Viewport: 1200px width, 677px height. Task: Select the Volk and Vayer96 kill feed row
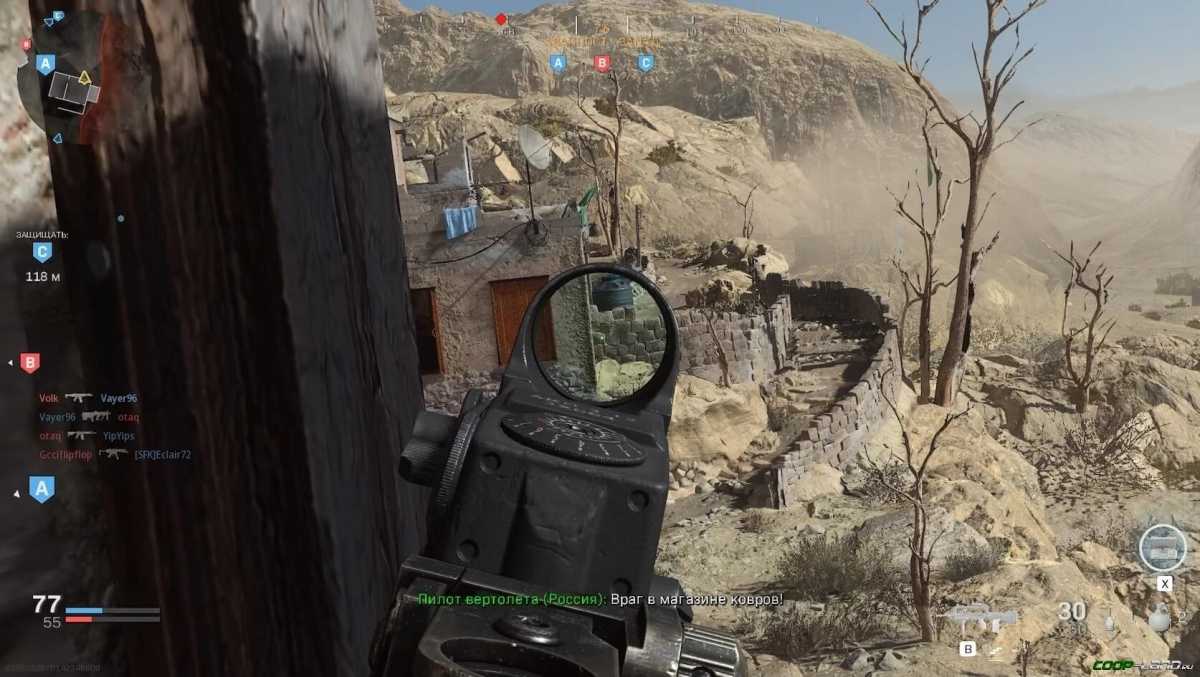pyautogui.click(x=88, y=398)
